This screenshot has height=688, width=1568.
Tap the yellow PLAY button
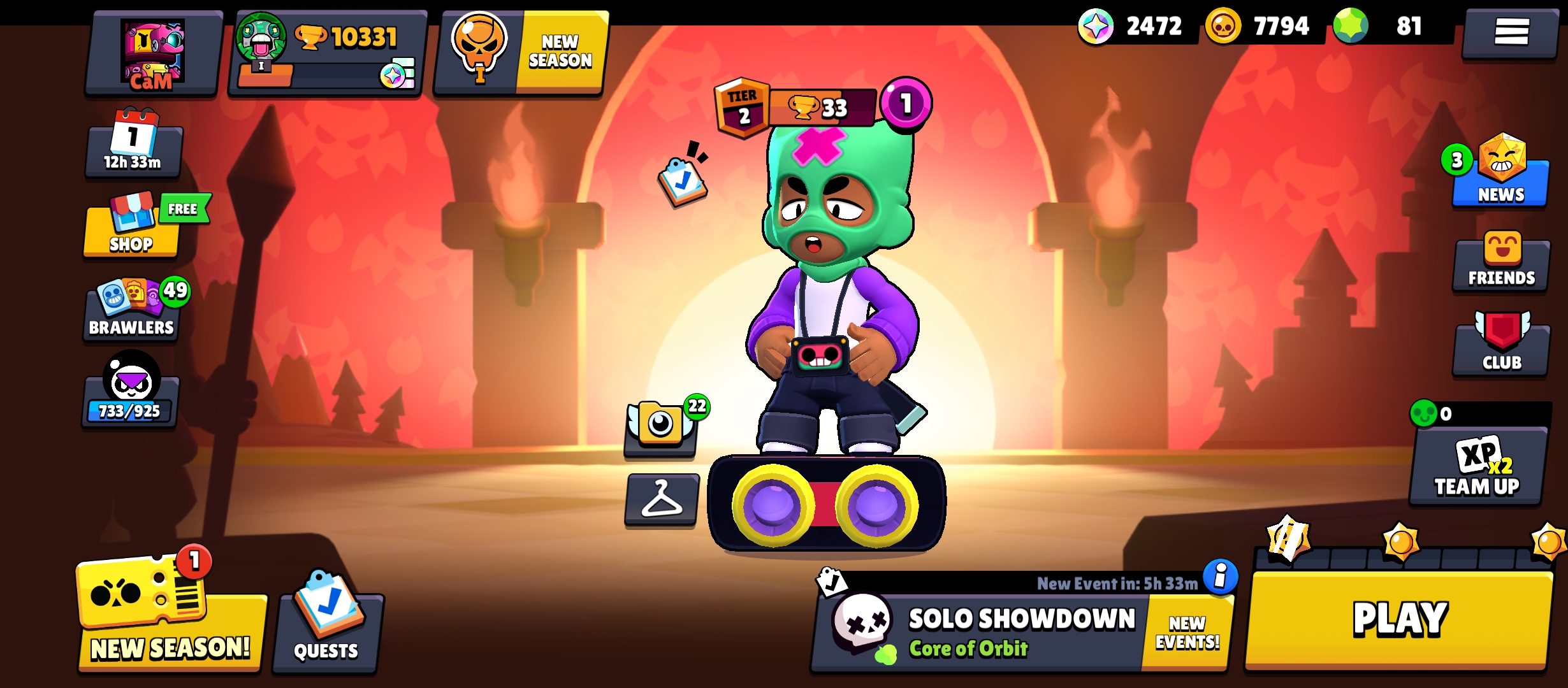click(1399, 620)
